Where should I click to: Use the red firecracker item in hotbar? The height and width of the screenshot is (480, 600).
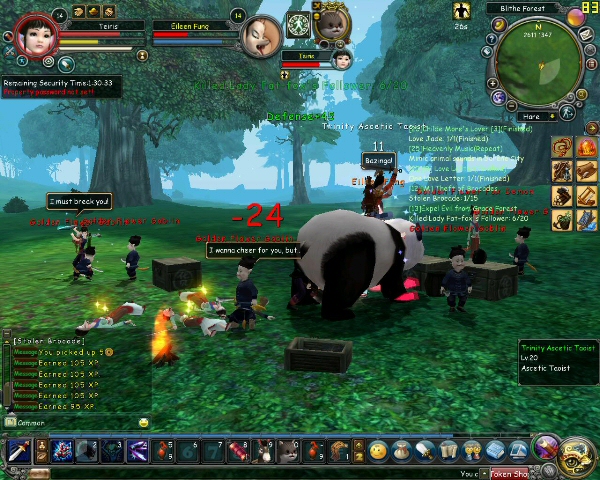(239, 451)
